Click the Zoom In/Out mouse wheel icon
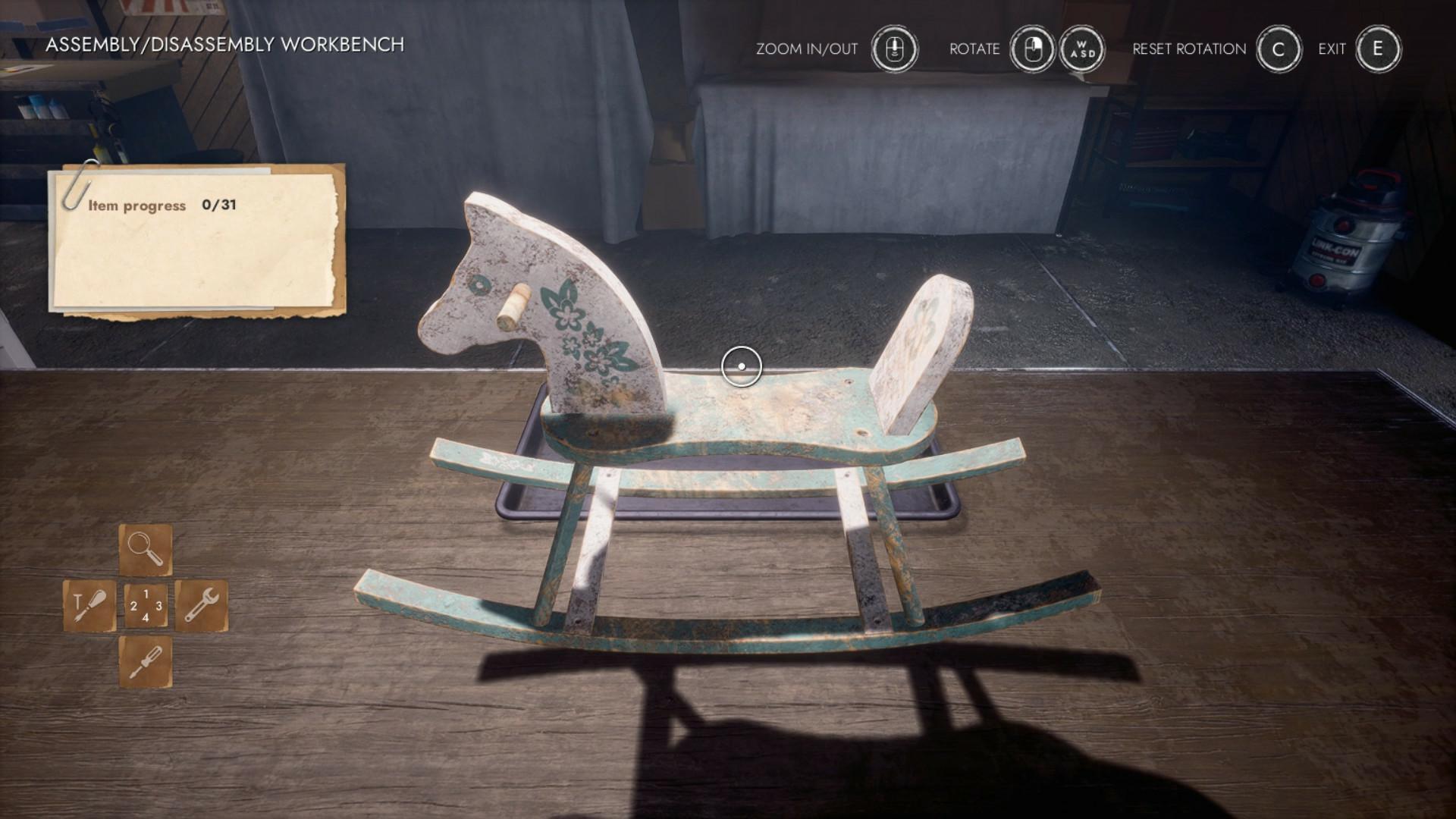This screenshot has height=819, width=1456. point(893,48)
